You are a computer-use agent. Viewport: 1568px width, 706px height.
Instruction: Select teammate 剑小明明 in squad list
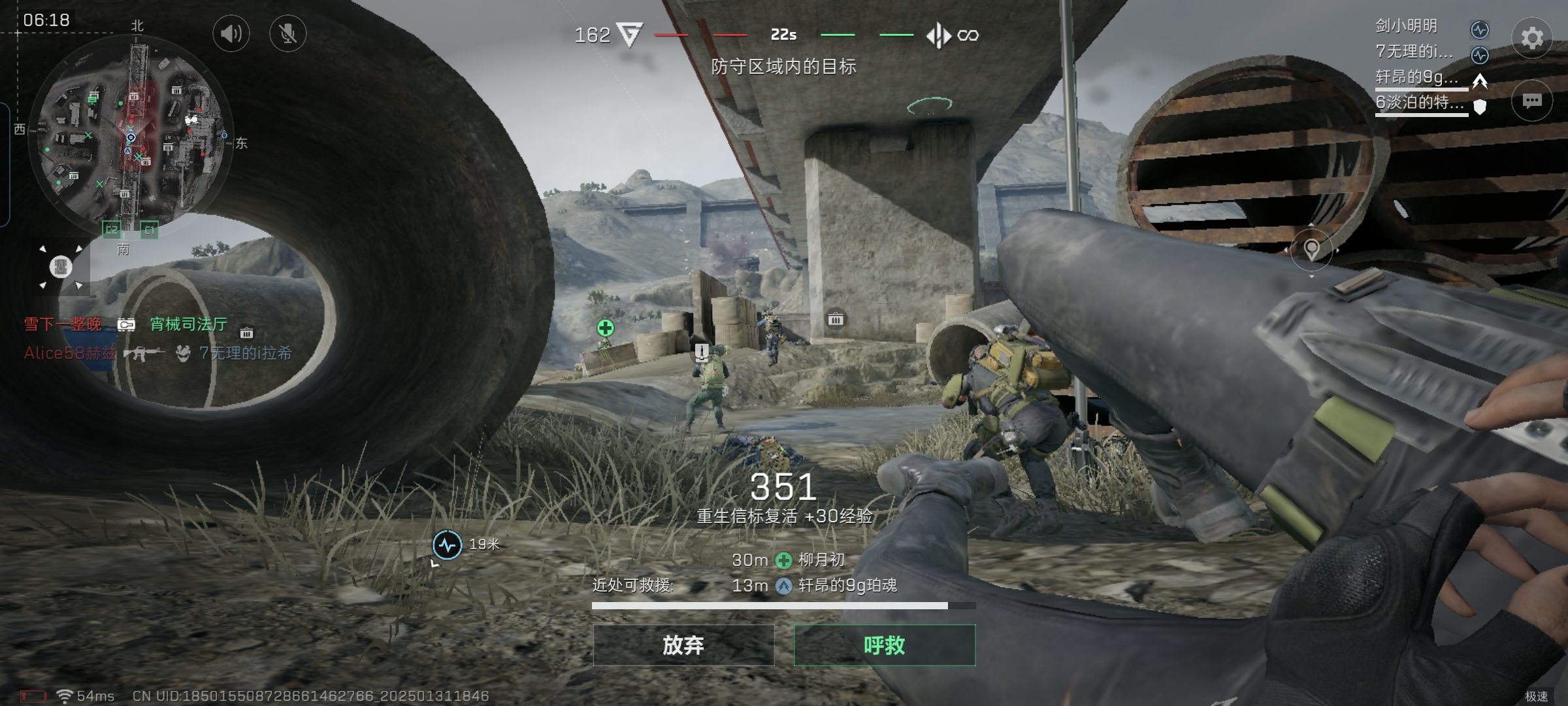tap(1407, 26)
